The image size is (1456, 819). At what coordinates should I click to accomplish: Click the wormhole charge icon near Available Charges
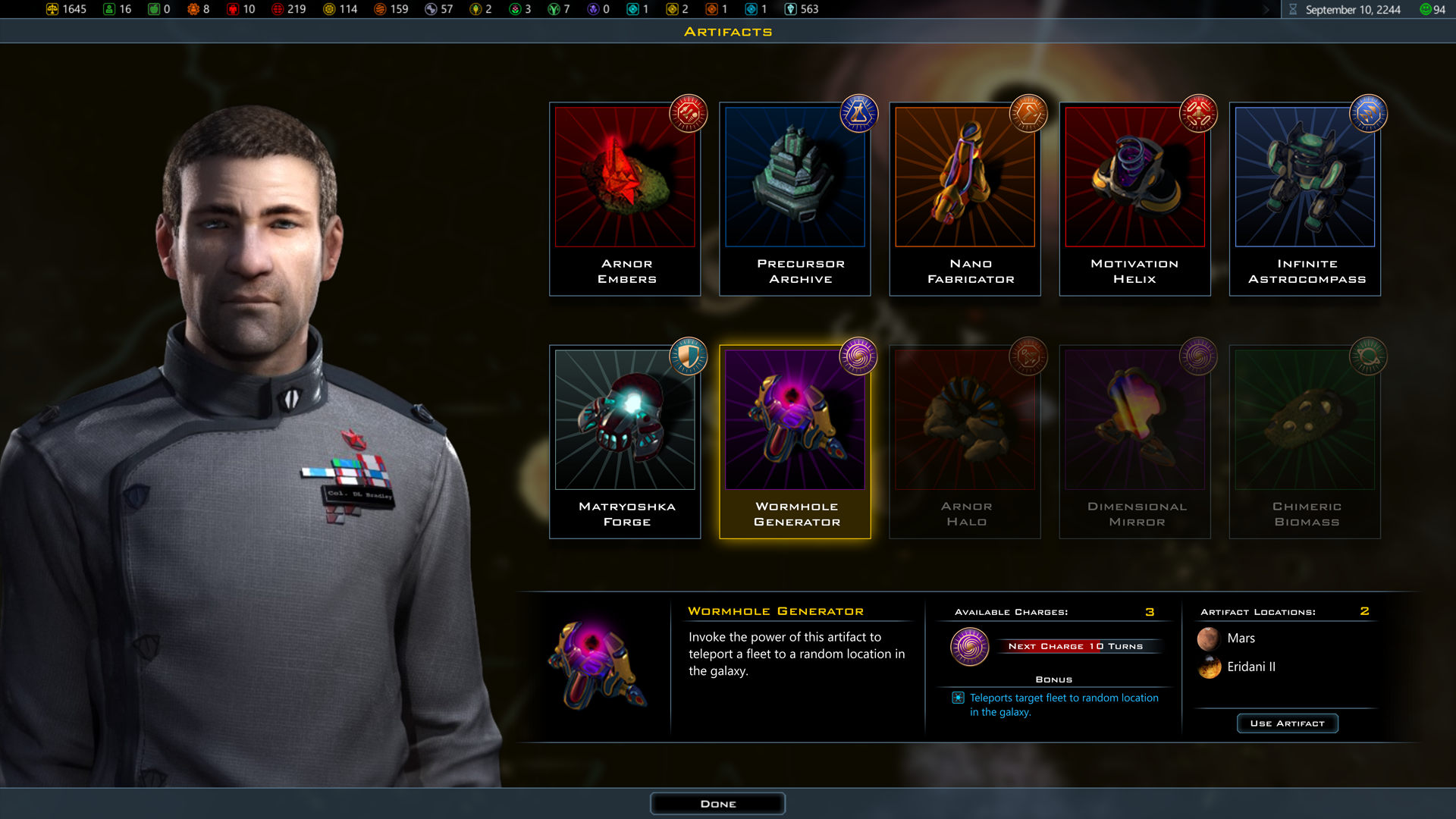click(x=970, y=648)
